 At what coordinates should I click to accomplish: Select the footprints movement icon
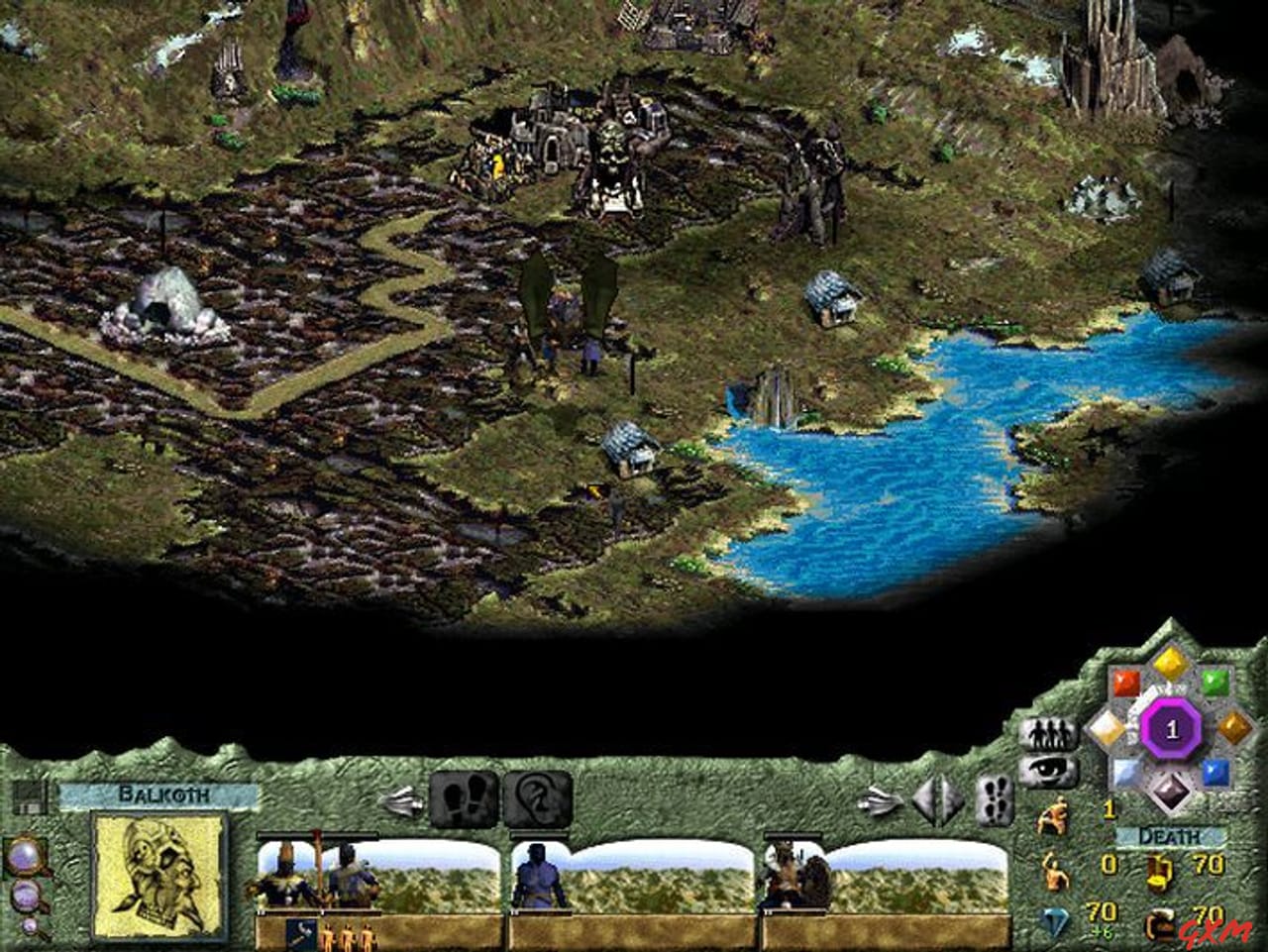(465, 798)
